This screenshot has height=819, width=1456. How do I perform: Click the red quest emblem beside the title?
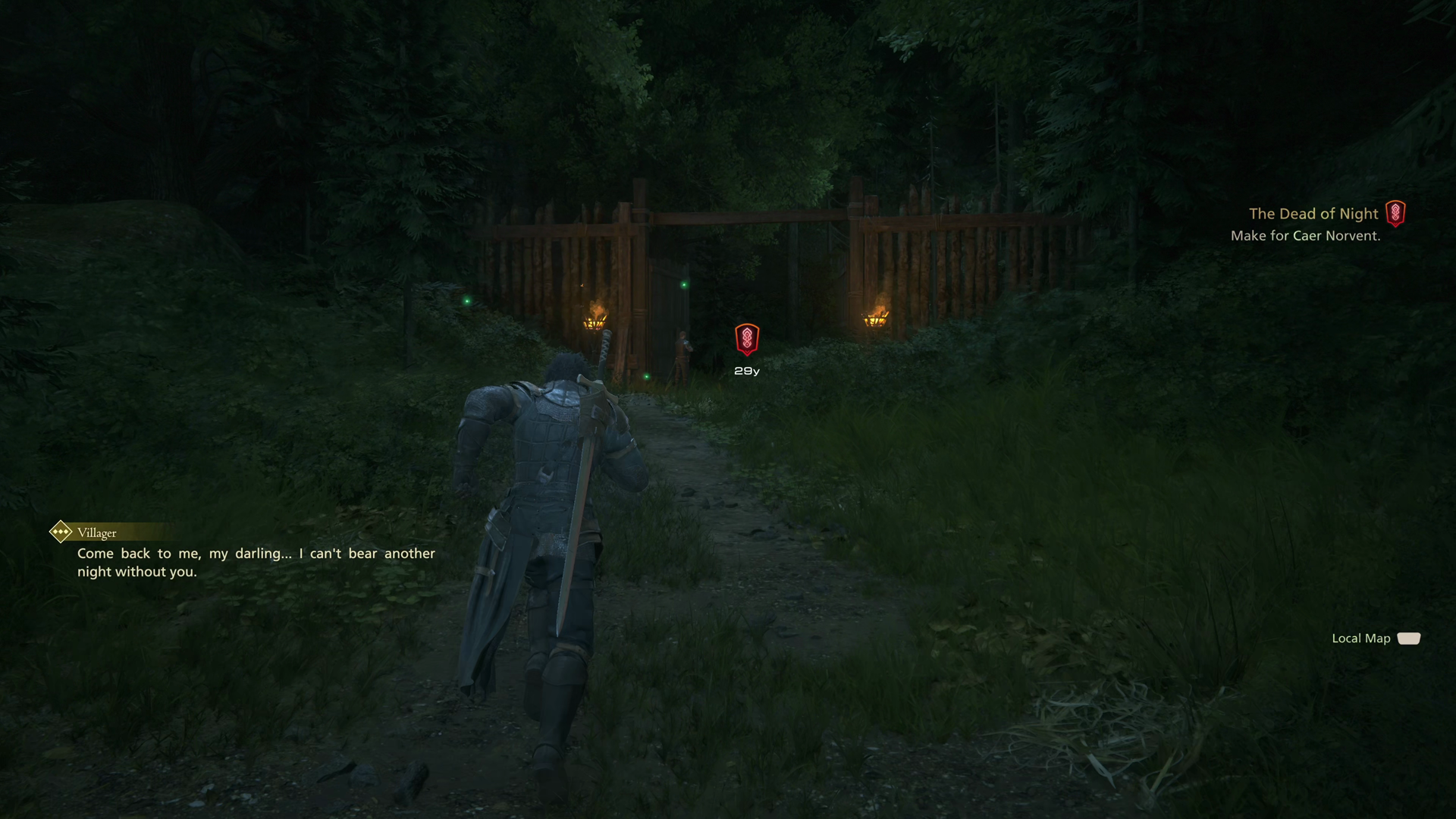pyautogui.click(x=1395, y=214)
